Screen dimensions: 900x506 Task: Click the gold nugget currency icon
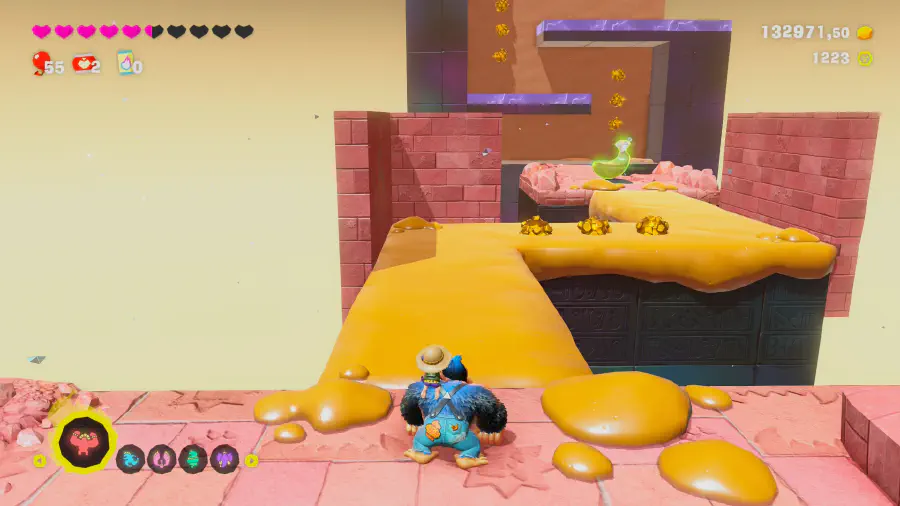(x=865, y=33)
